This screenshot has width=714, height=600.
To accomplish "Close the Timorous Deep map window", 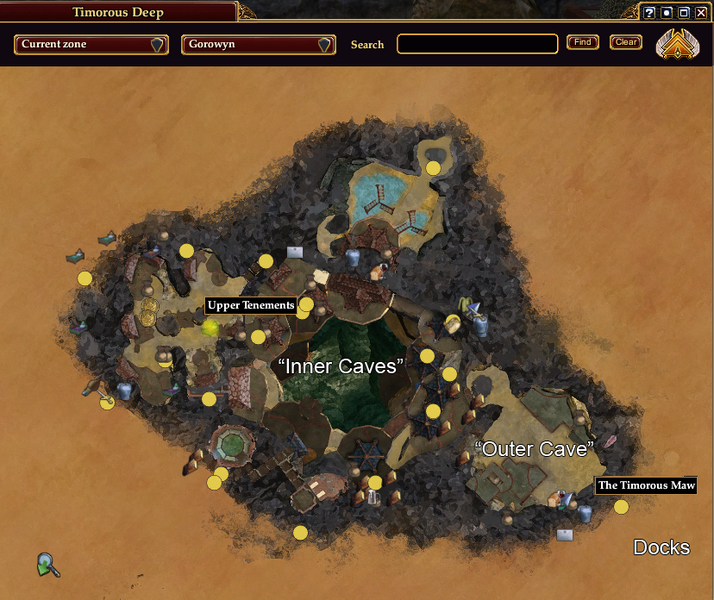I will pyautogui.click(x=701, y=13).
